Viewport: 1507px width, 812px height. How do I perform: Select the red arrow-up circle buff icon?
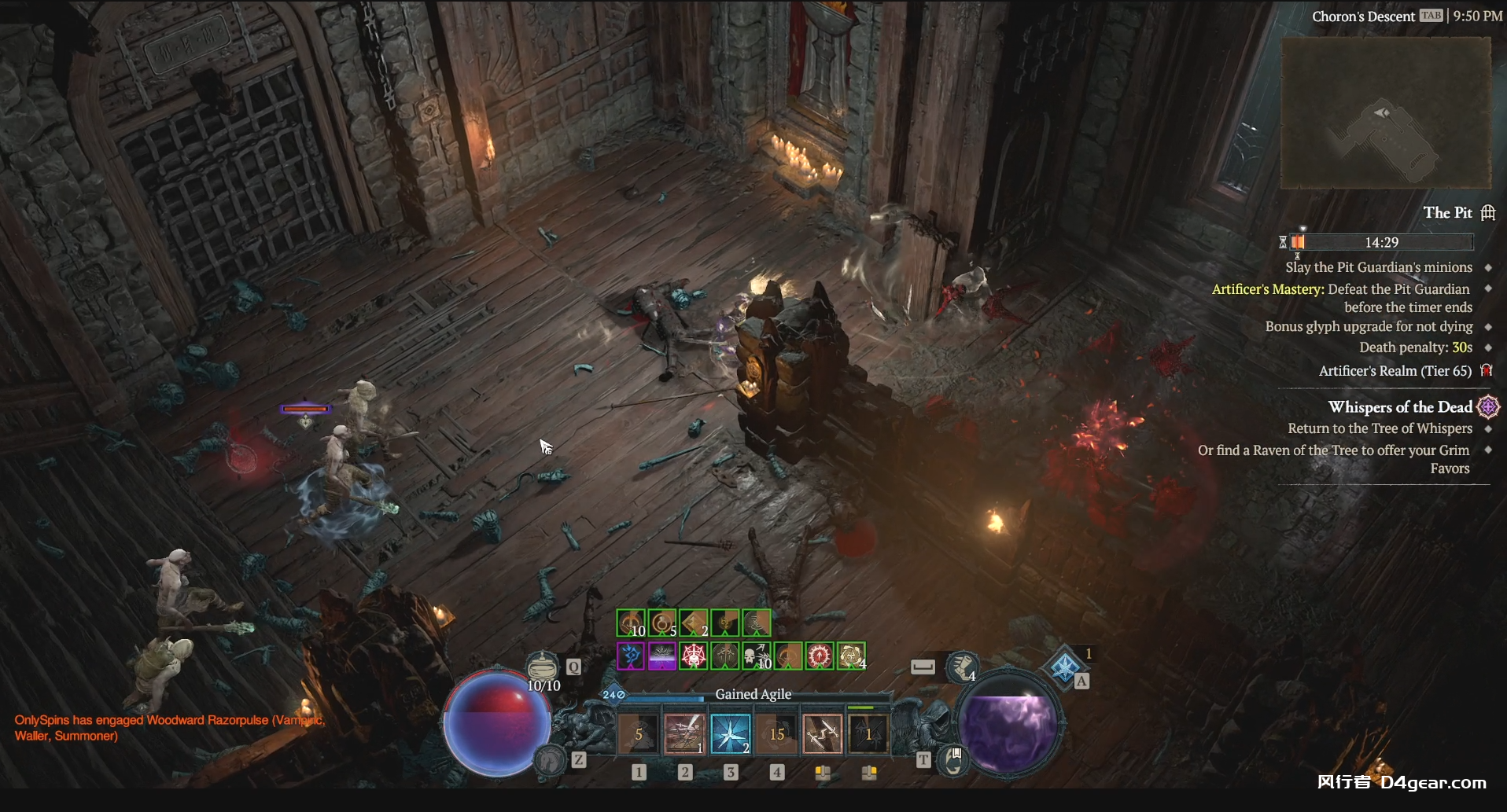pyautogui.click(x=820, y=656)
